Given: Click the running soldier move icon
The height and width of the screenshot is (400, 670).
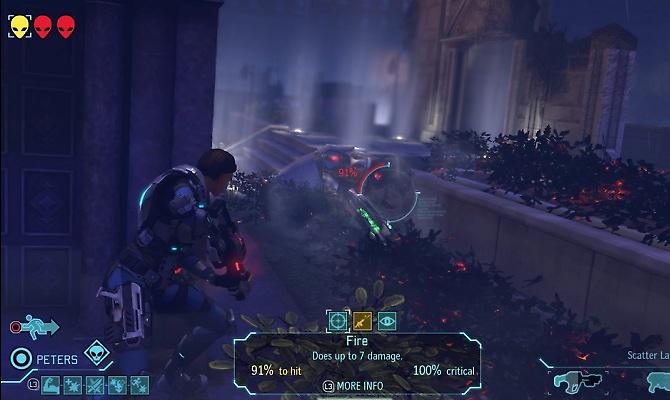Looking at the screenshot, I should click(x=42, y=327).
